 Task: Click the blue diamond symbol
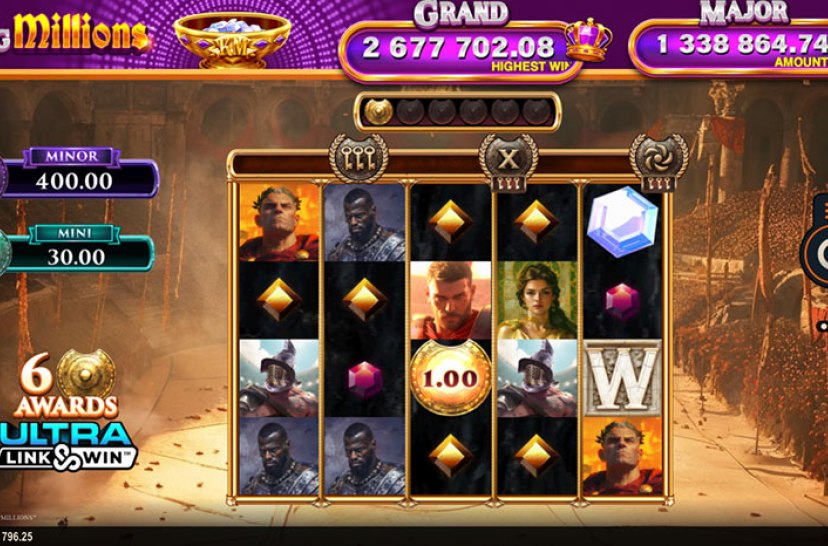[x=622, y=222]
